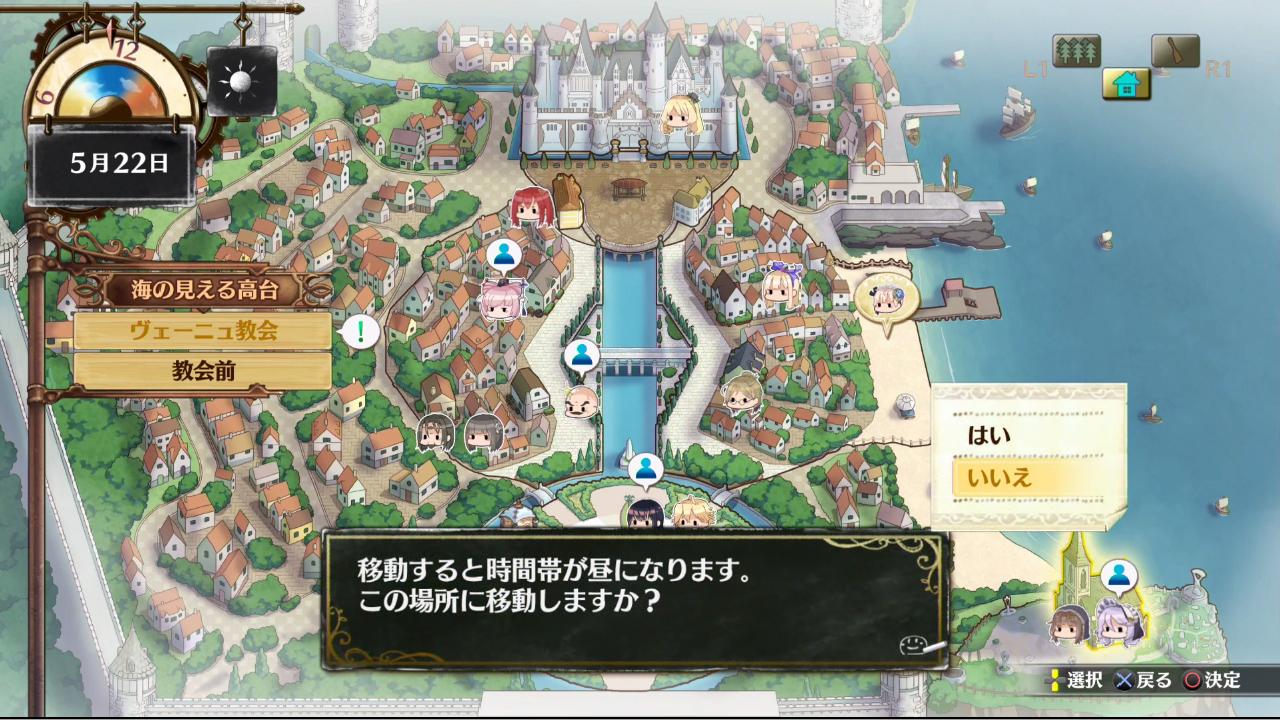Select the blonde character marker at the castle

click(681, 114)
